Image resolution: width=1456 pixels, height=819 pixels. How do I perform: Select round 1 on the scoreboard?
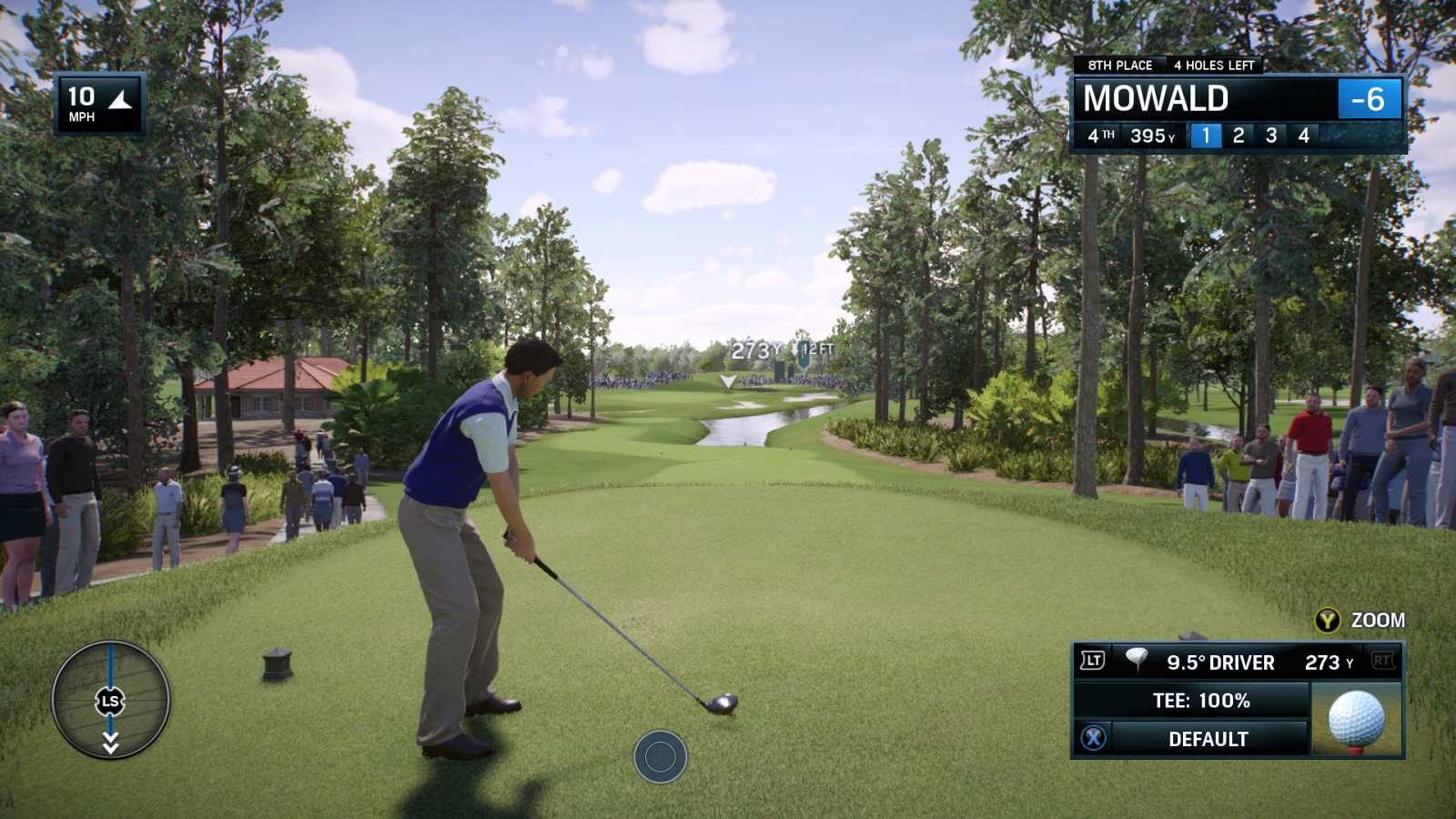pyautogui.click(x=1206, y=136)
